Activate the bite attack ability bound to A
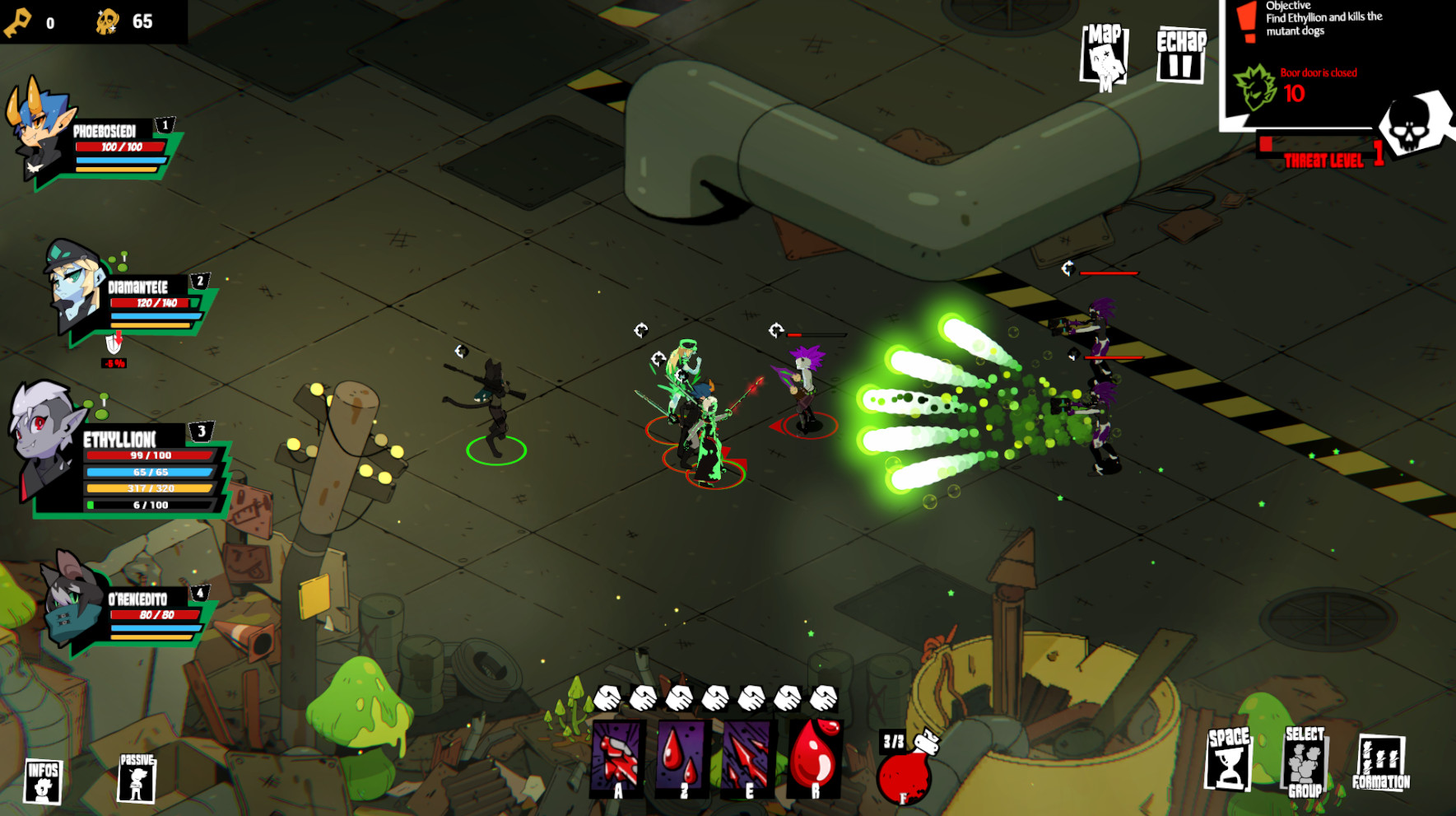 tap(614, 767)
